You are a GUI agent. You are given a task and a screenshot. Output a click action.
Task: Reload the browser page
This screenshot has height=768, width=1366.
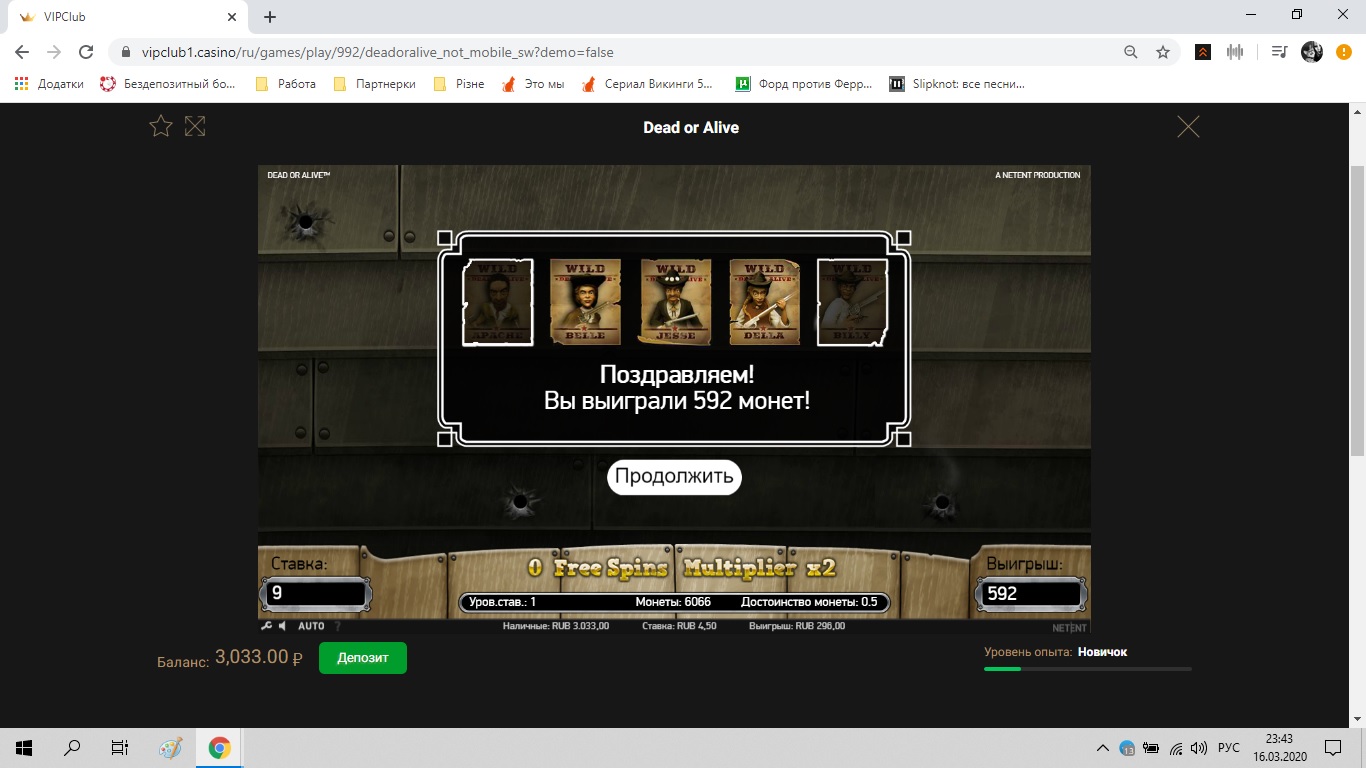pos(86,52)
